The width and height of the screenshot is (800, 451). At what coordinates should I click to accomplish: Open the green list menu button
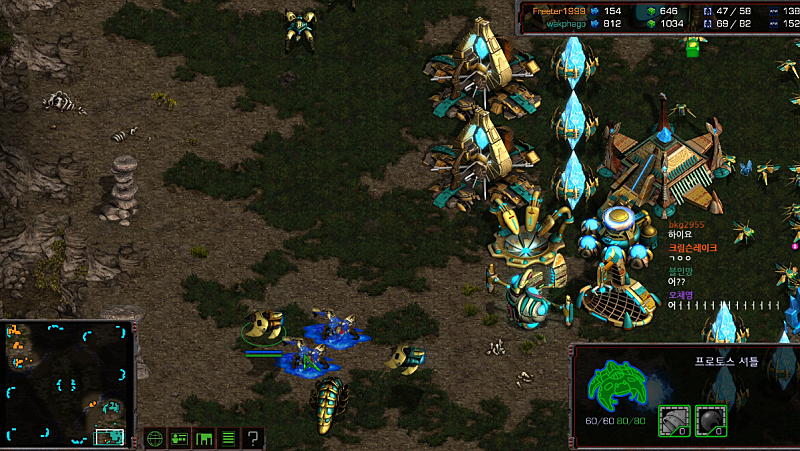[x=228, y=437]
